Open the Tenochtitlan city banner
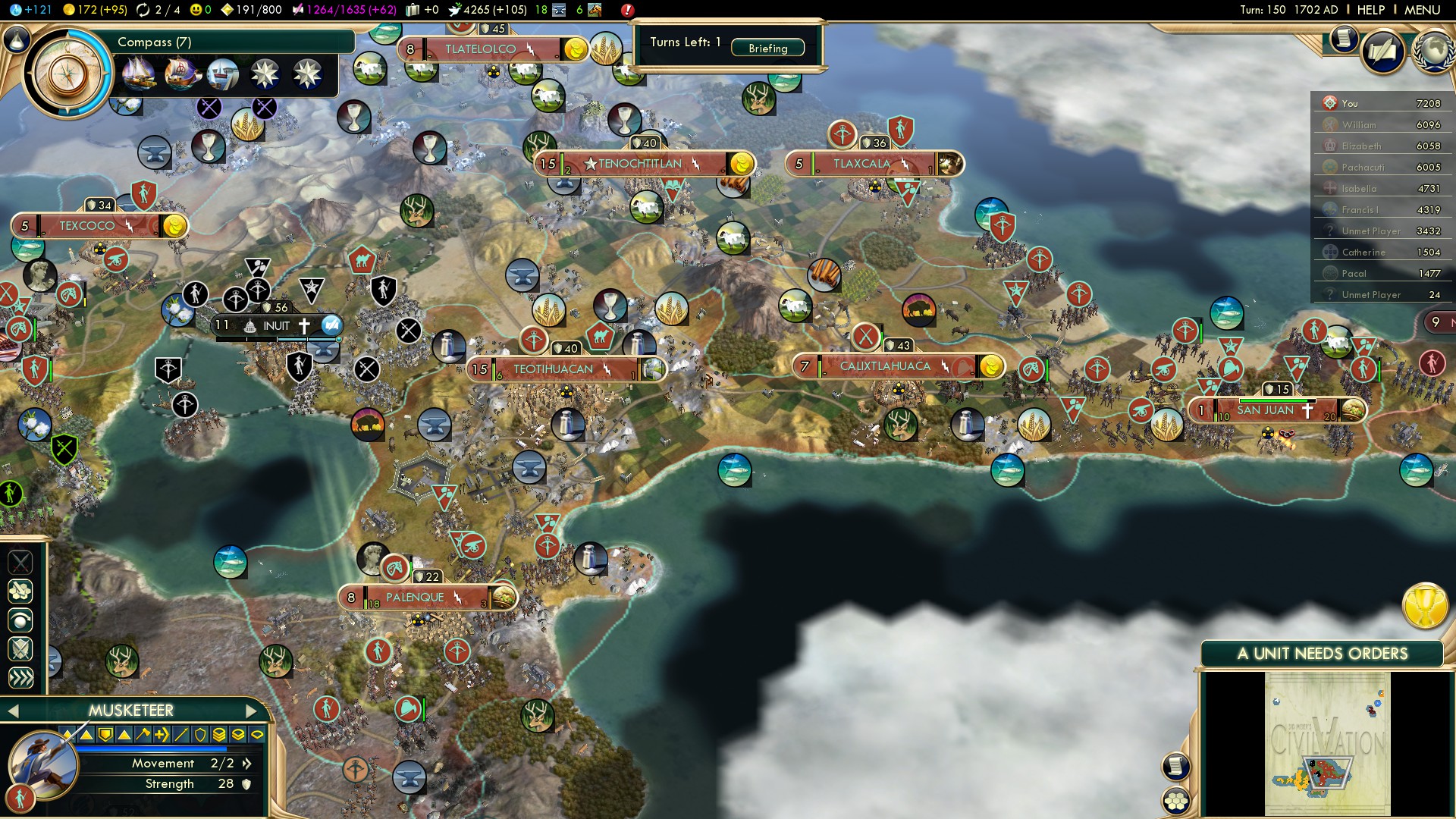The height and width of the screenshot is (819, 1456). [641, 164]
